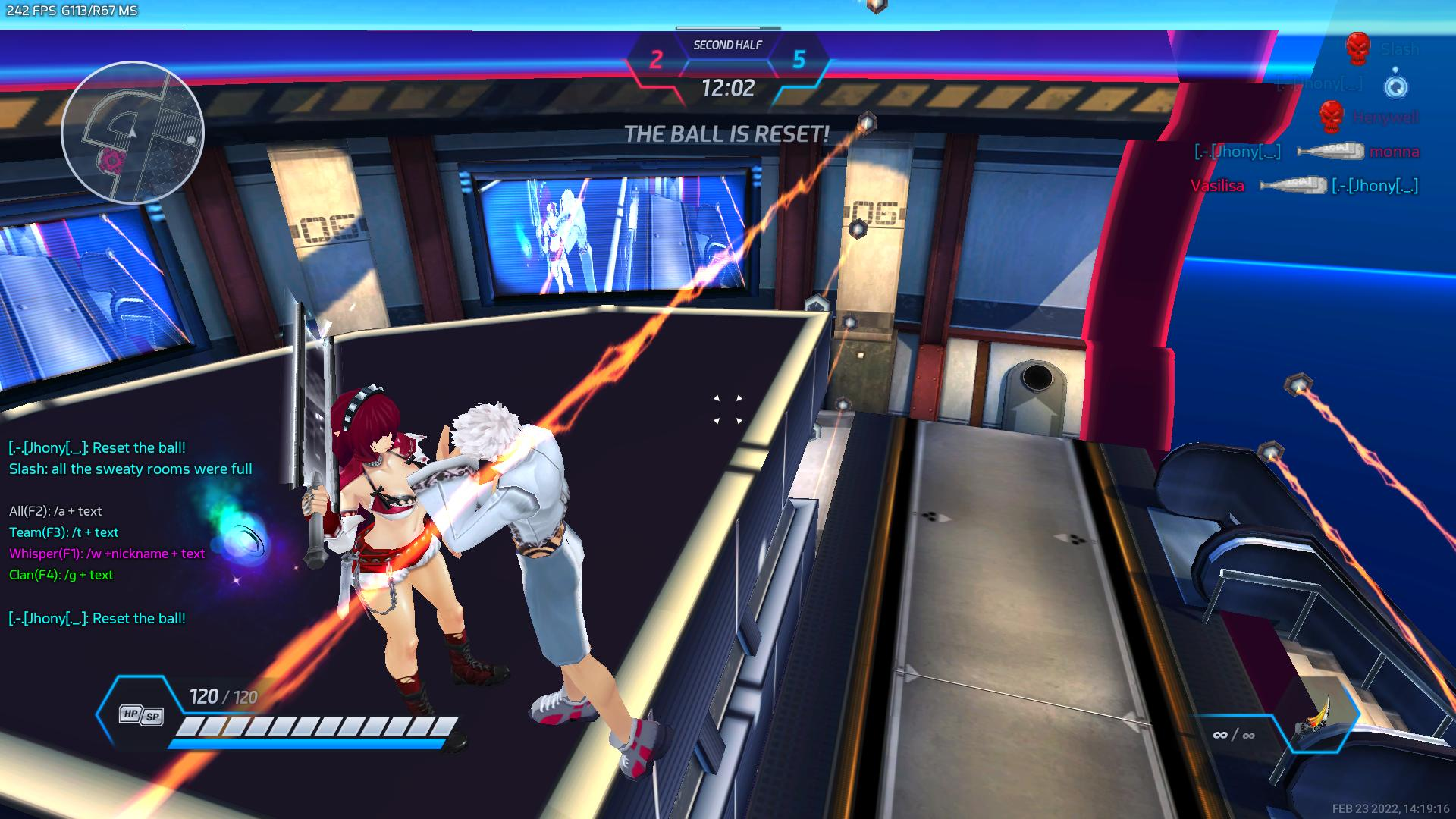The height and width of the screenshot is (819, 1456).
Task: Select the kill feed entry naming monna
Action: click(x=1306, y=152)
